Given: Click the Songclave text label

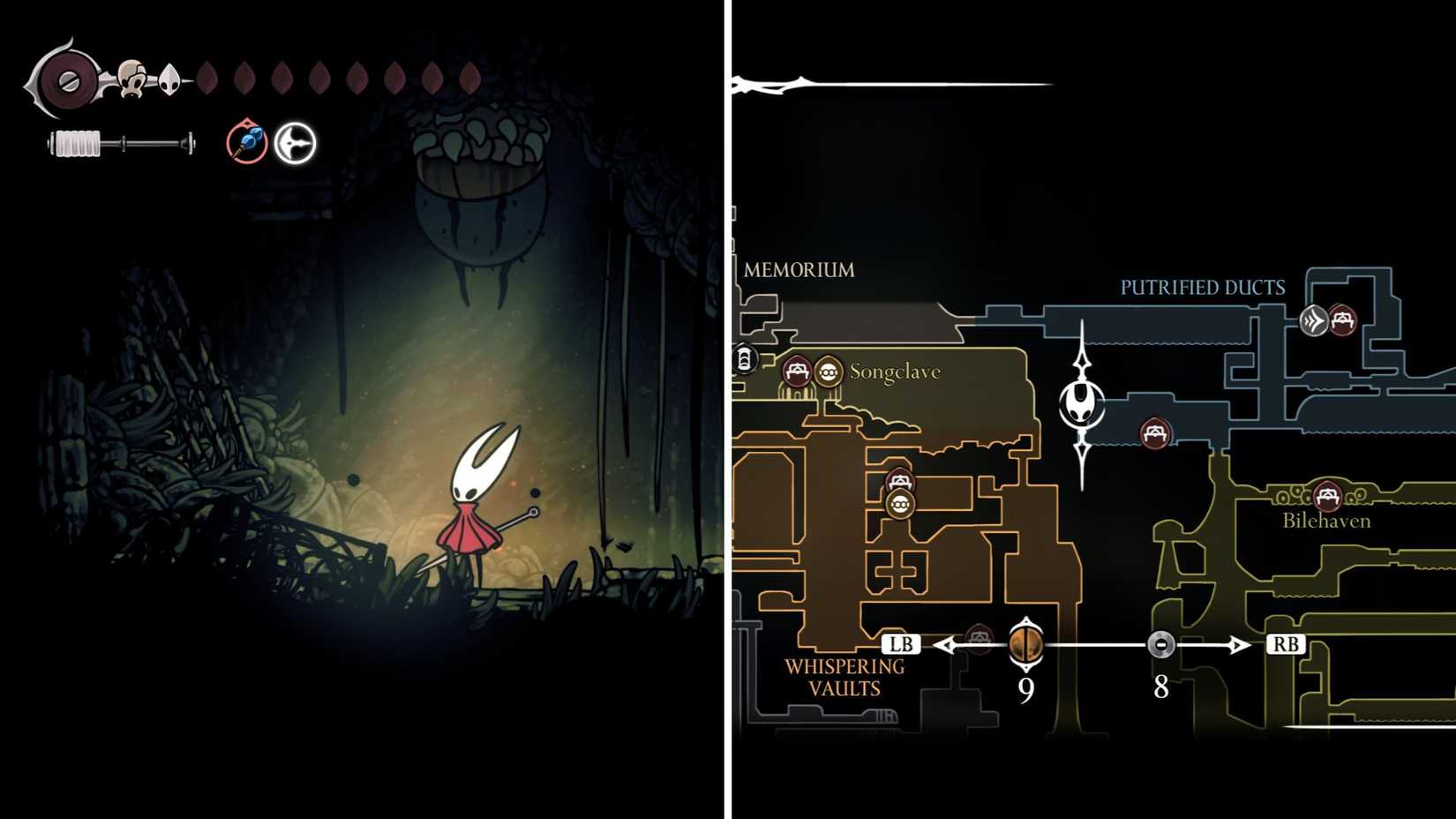Looking at the screenshot, I should 895,373.
